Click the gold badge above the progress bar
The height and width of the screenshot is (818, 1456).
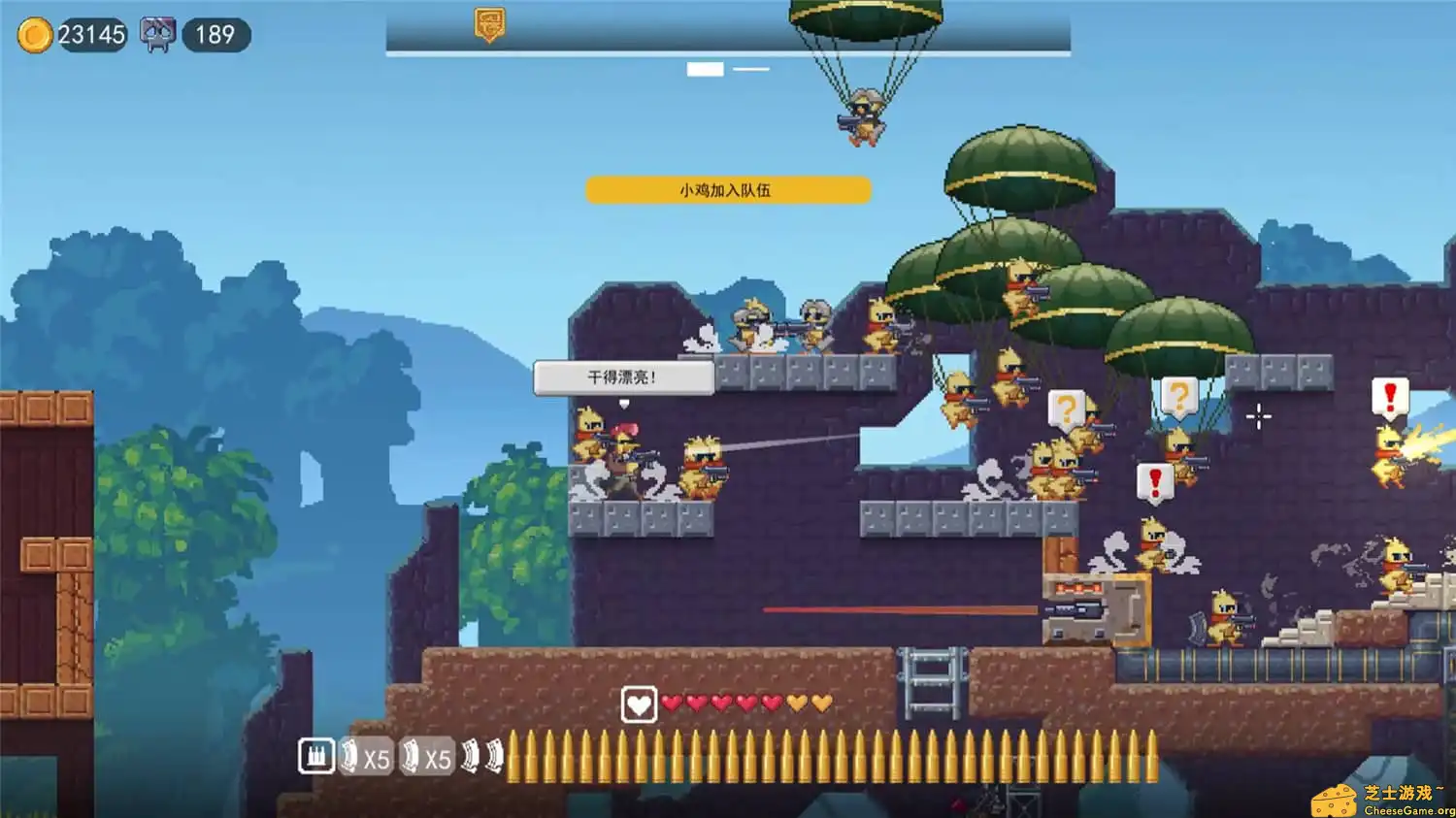(488, 24)
